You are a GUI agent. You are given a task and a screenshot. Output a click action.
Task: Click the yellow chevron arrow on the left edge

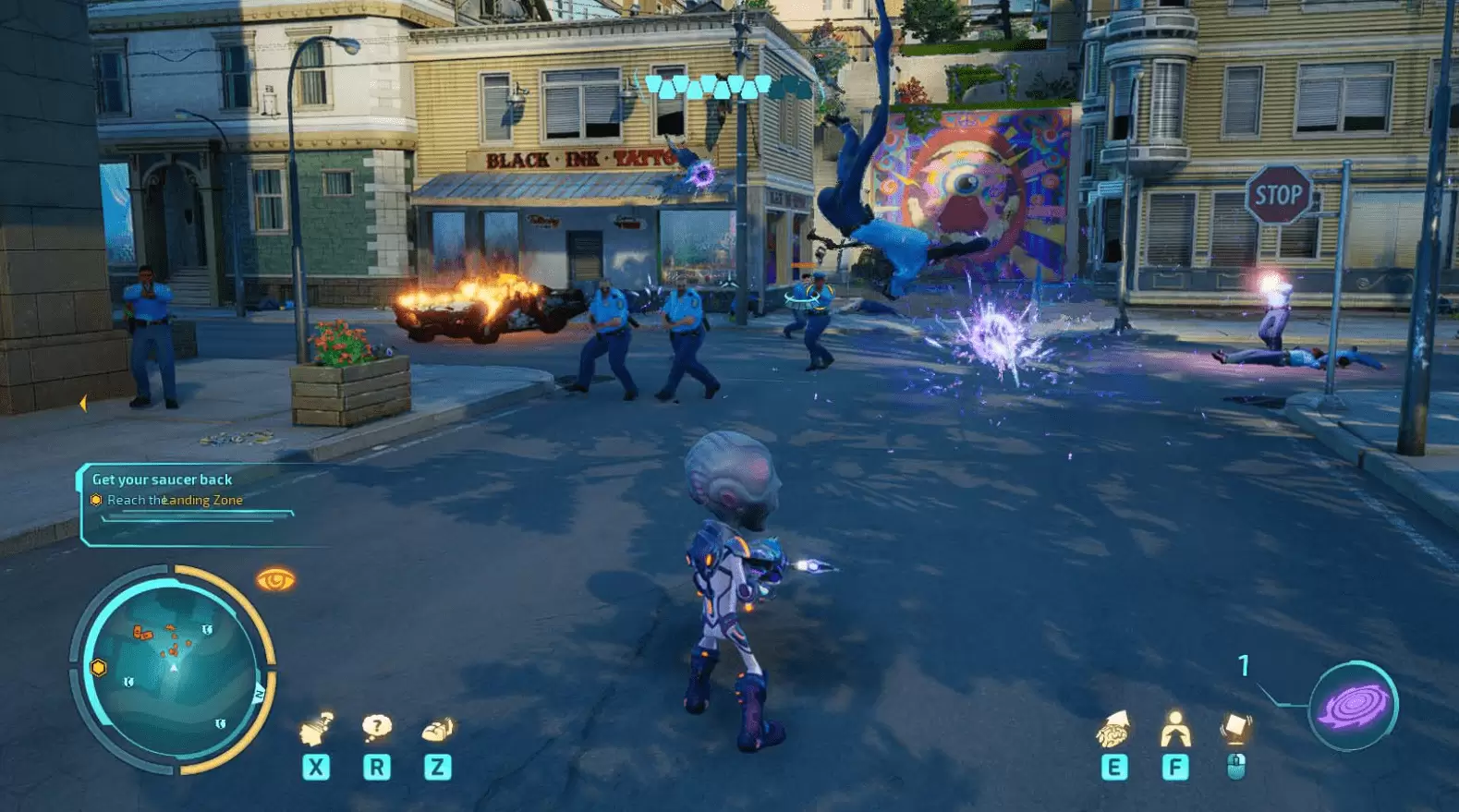click(84, 404)
